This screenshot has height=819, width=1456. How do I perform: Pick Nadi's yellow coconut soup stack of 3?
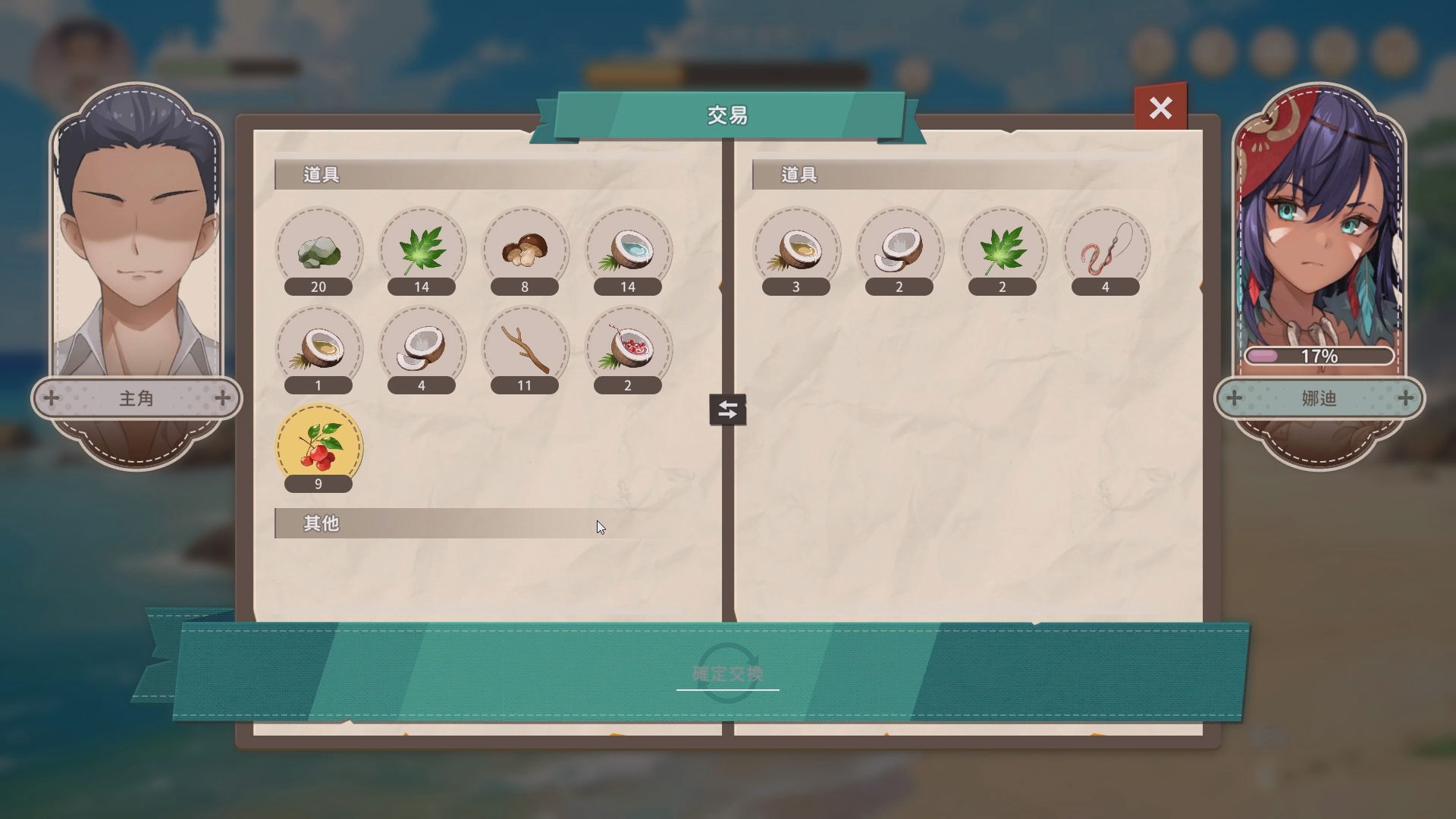click(796, 251)
